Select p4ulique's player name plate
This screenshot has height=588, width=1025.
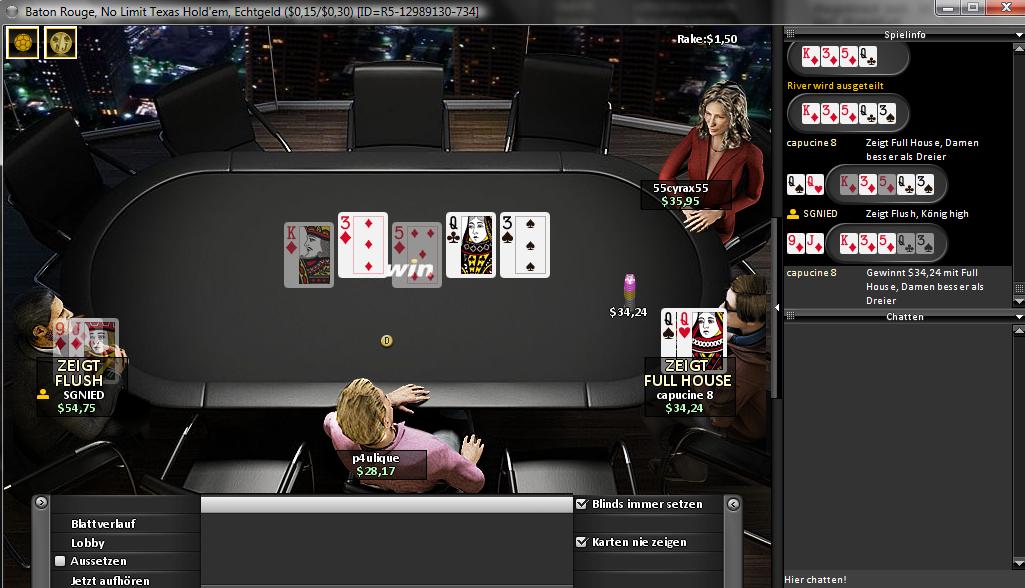(x=376, y=464)
